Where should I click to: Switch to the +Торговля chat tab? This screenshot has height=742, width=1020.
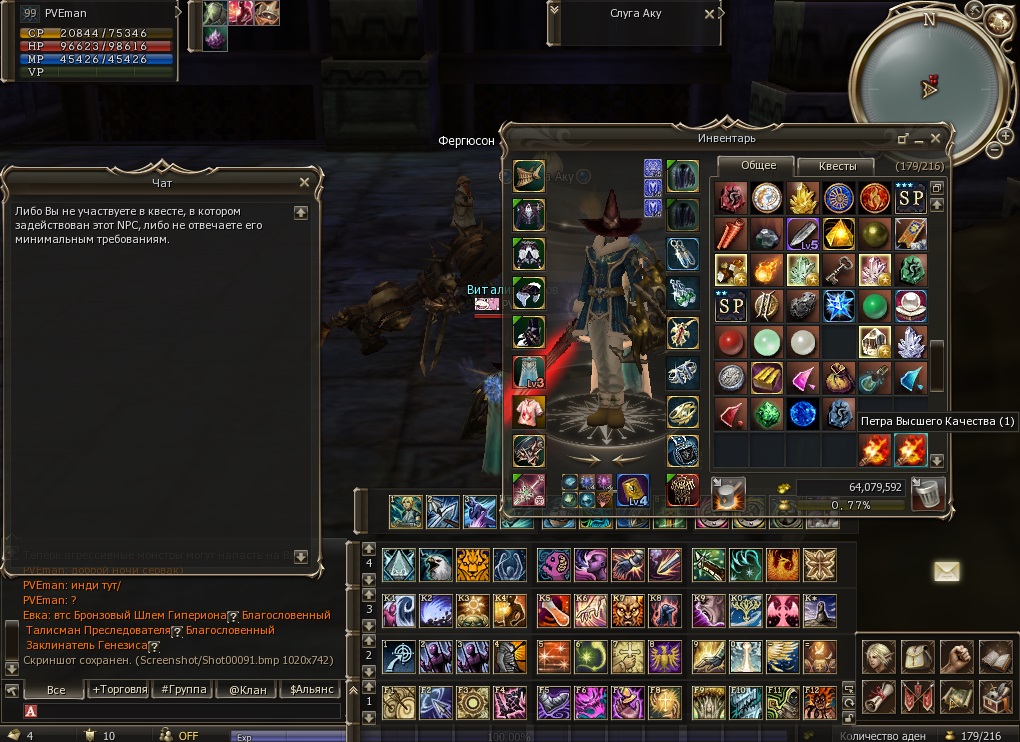(x=119, y=689)
